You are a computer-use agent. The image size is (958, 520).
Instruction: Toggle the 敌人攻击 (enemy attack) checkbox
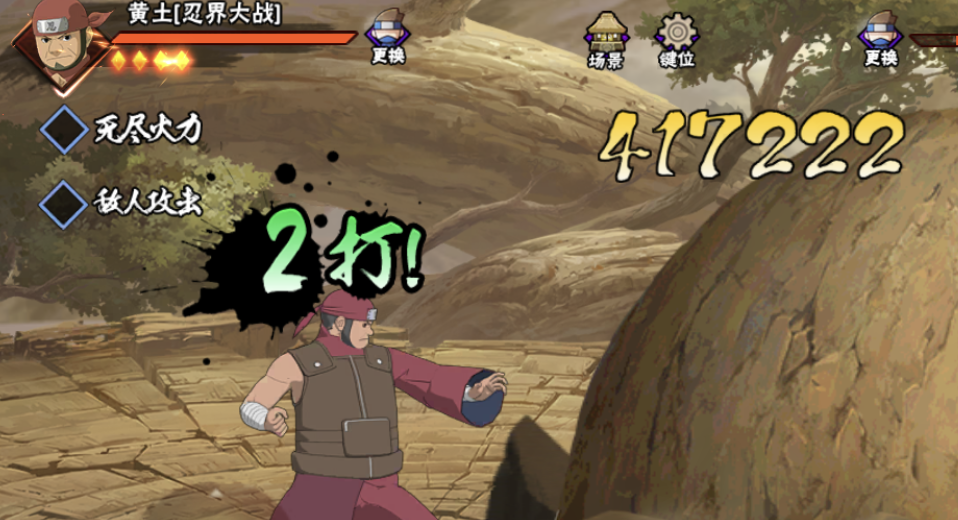click(65, 203)
